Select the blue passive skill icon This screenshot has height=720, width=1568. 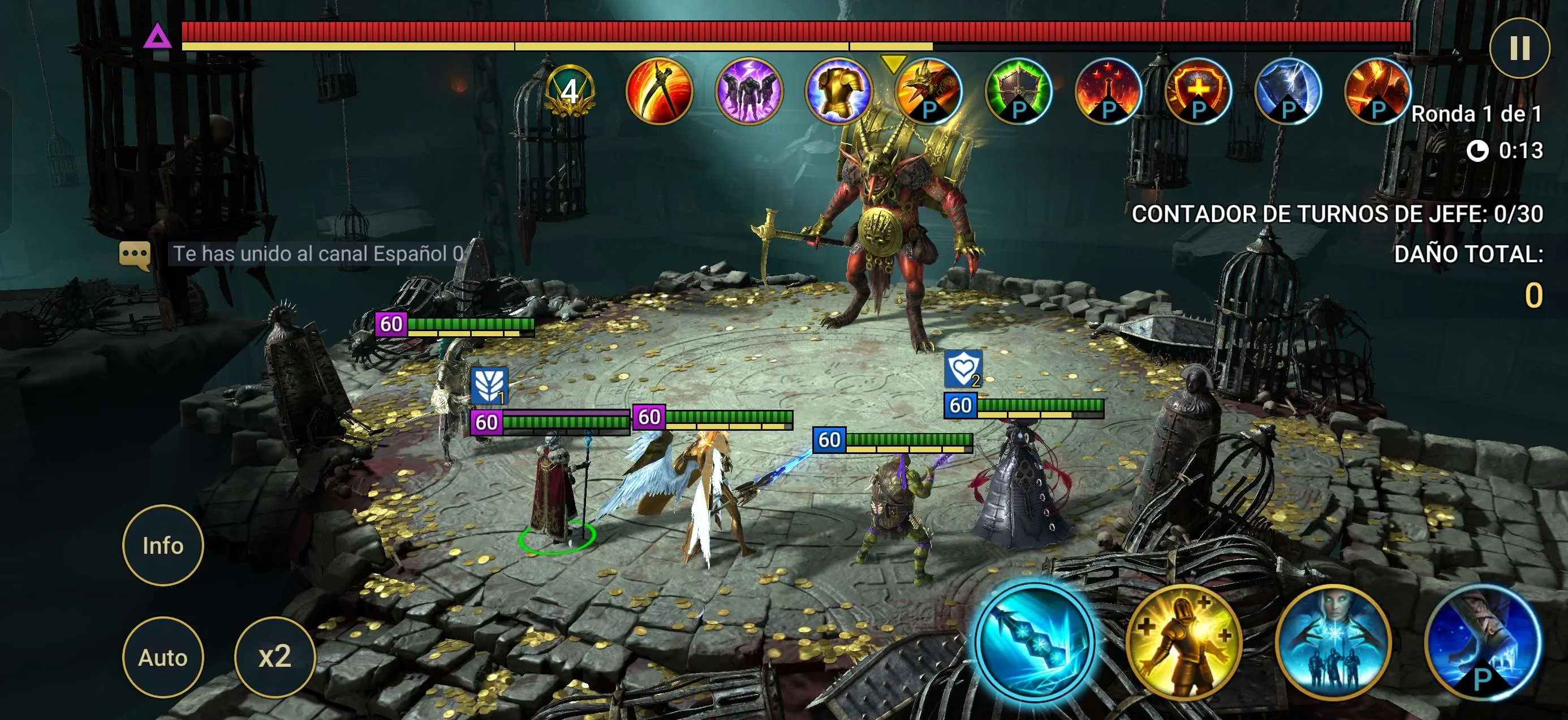click(1482, 641)
